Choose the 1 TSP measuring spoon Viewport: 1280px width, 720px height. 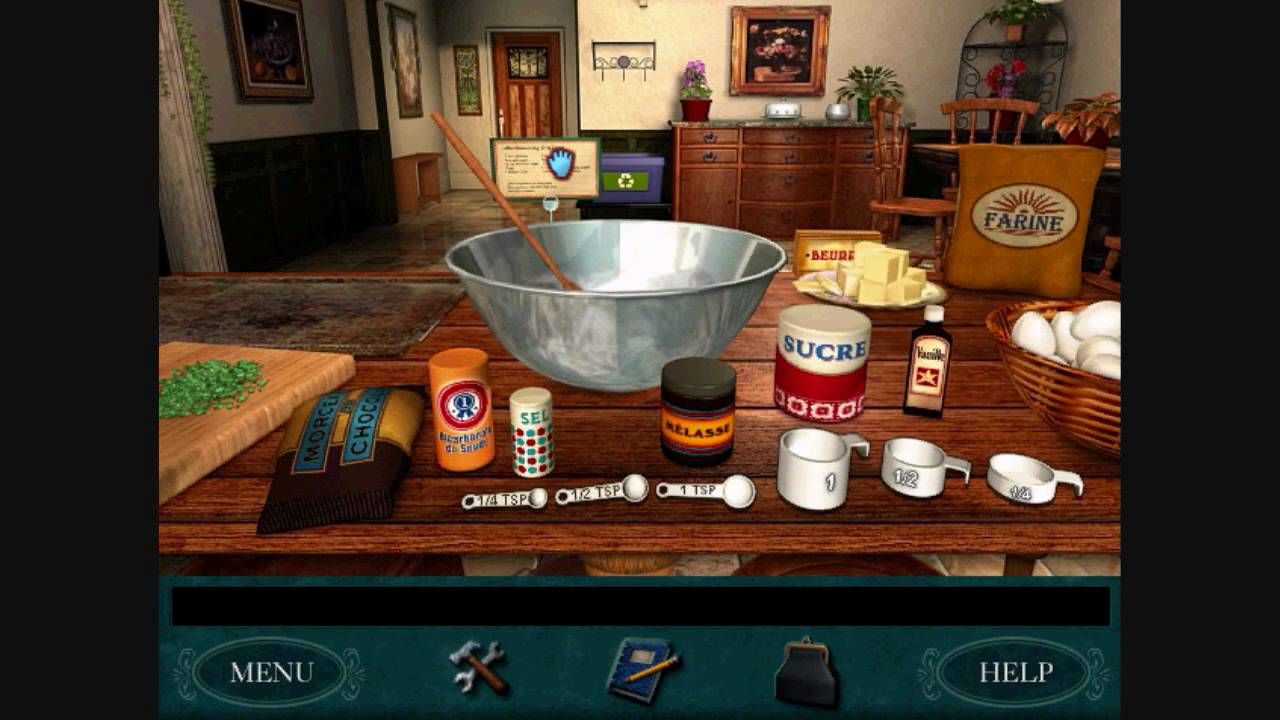coord(707,490)
